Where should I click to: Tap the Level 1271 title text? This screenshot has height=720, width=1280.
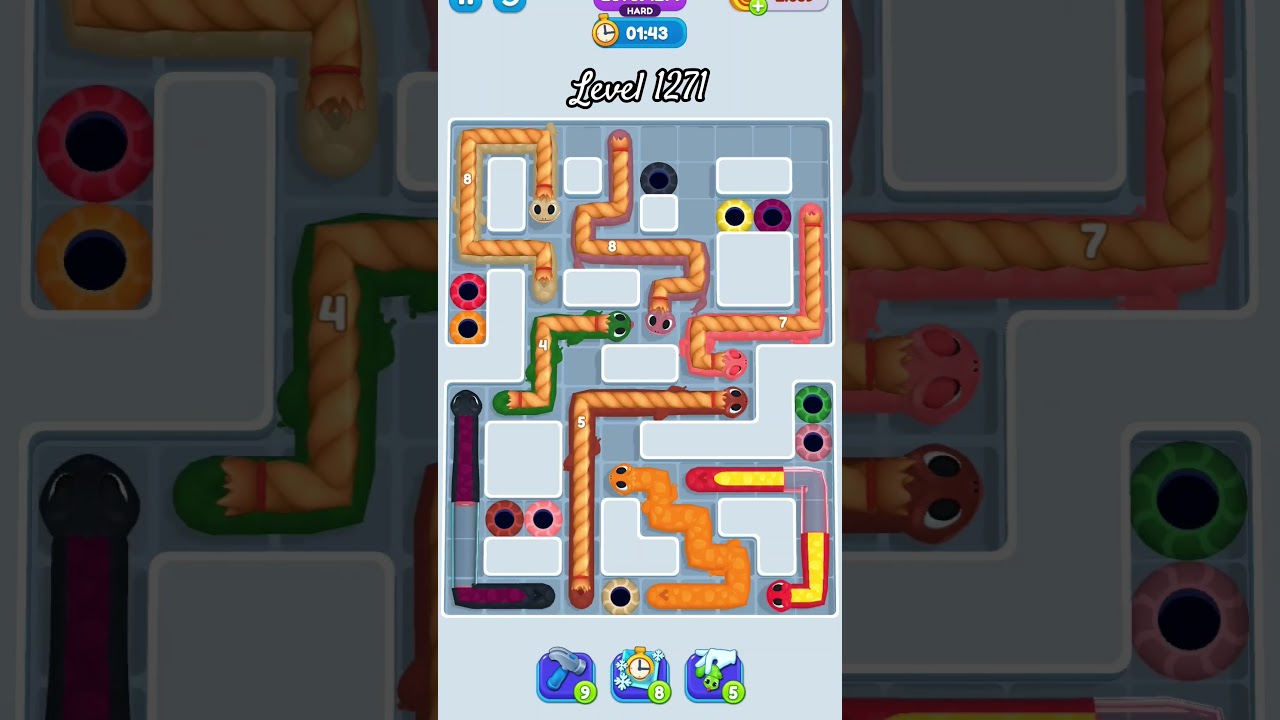(x=638, y=88)
